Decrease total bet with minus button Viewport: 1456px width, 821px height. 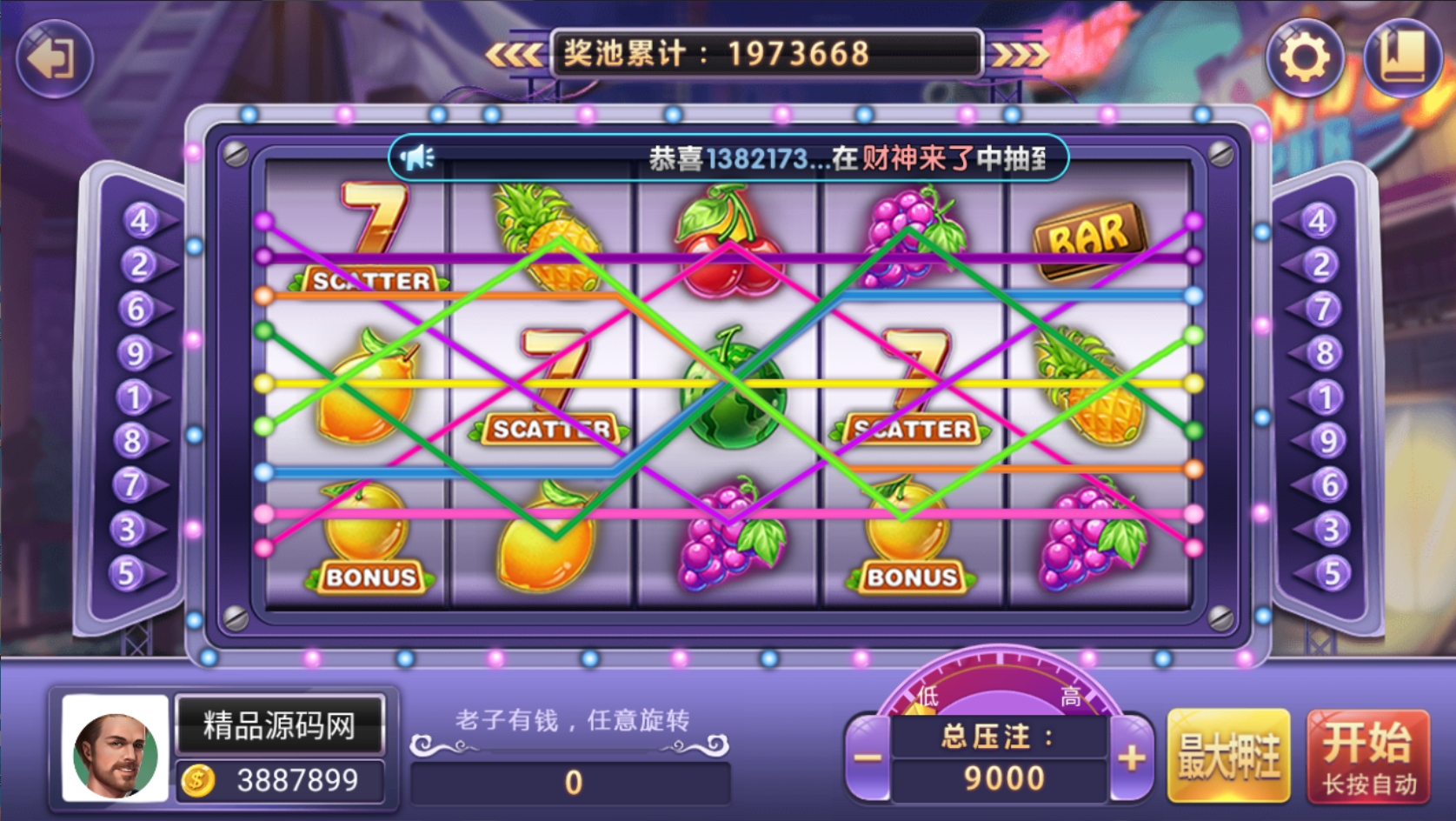tap(867, 758)
